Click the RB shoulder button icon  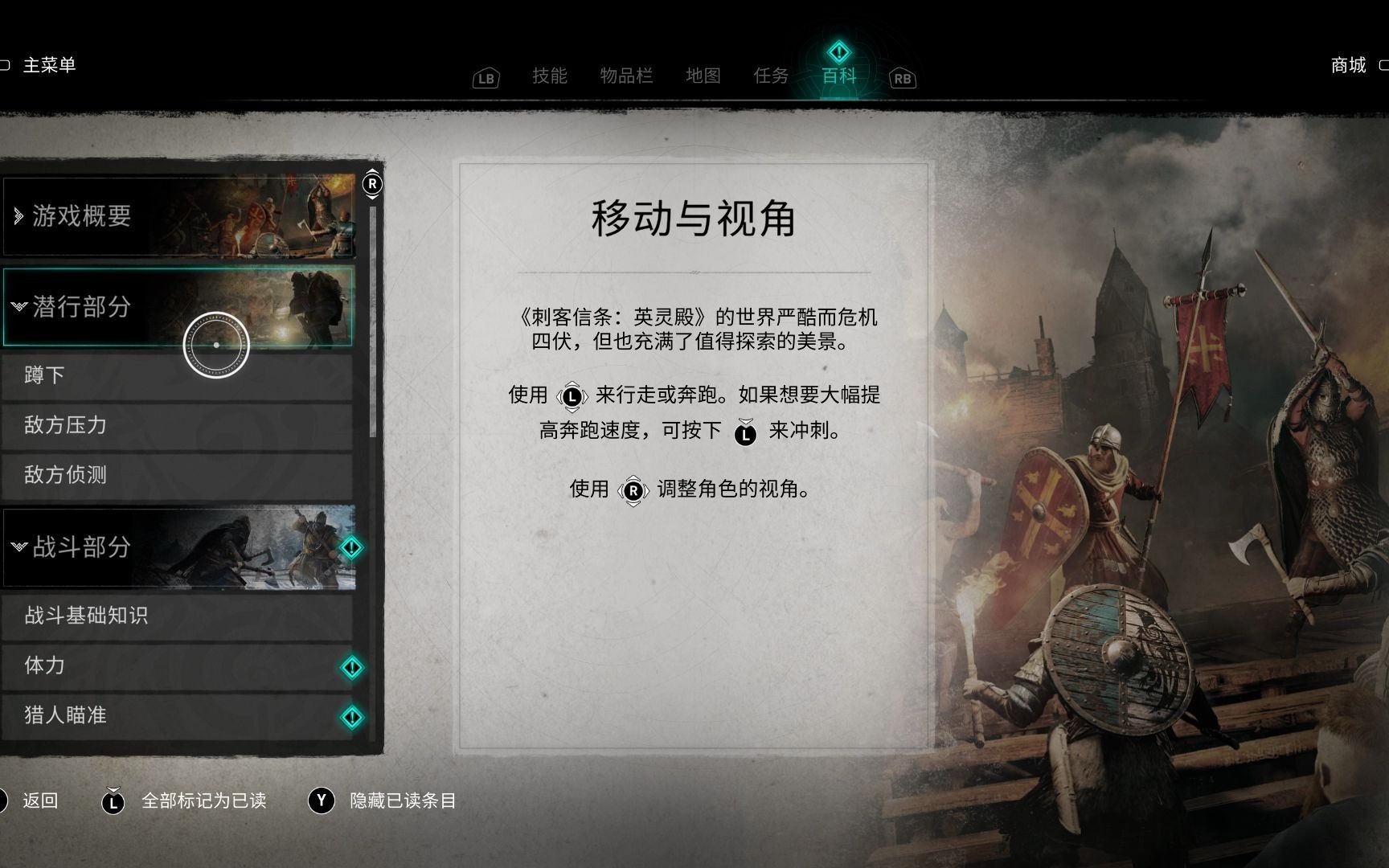[902, 78]
